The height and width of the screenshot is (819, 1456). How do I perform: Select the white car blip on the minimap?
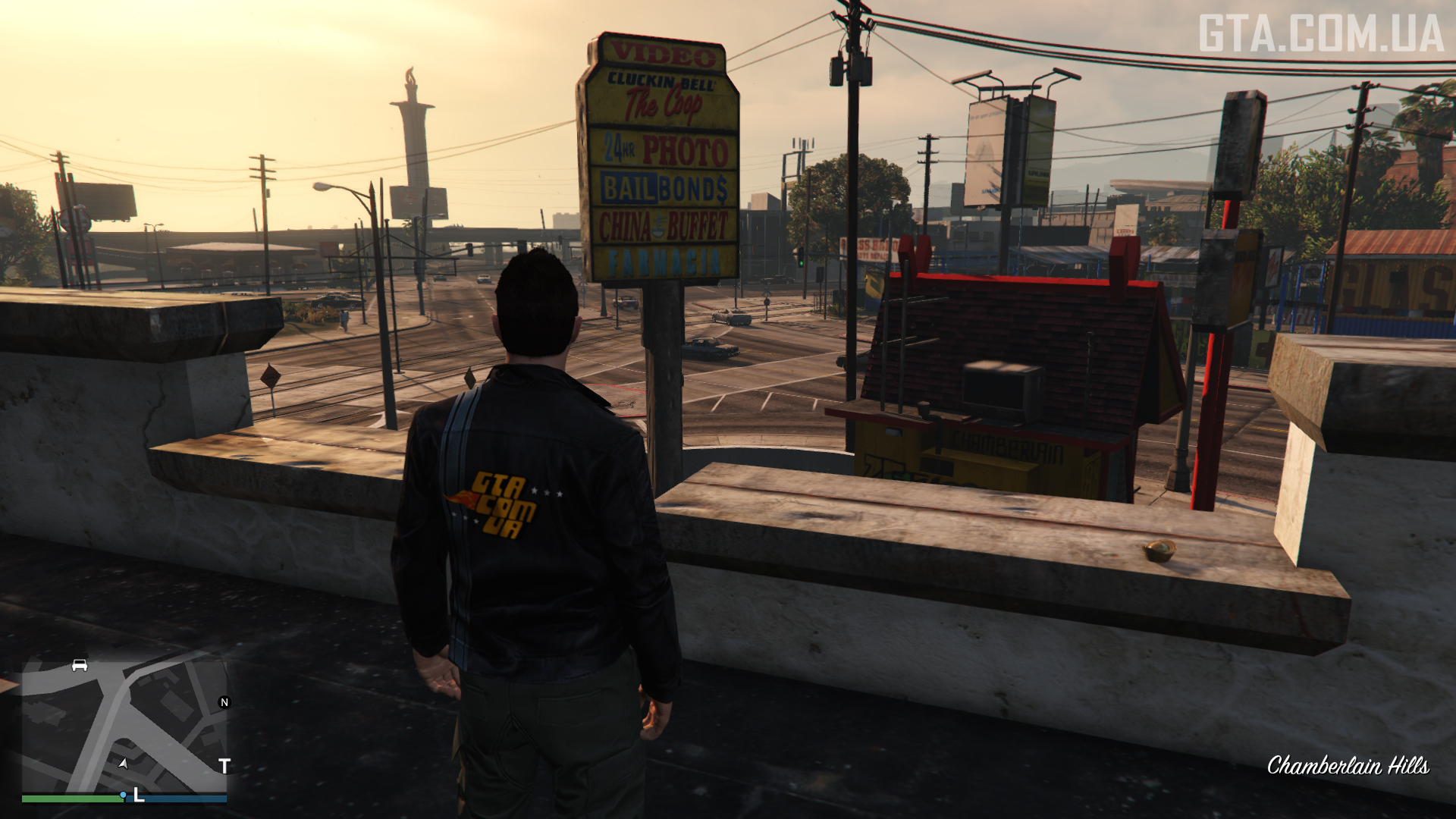(80, 666)
